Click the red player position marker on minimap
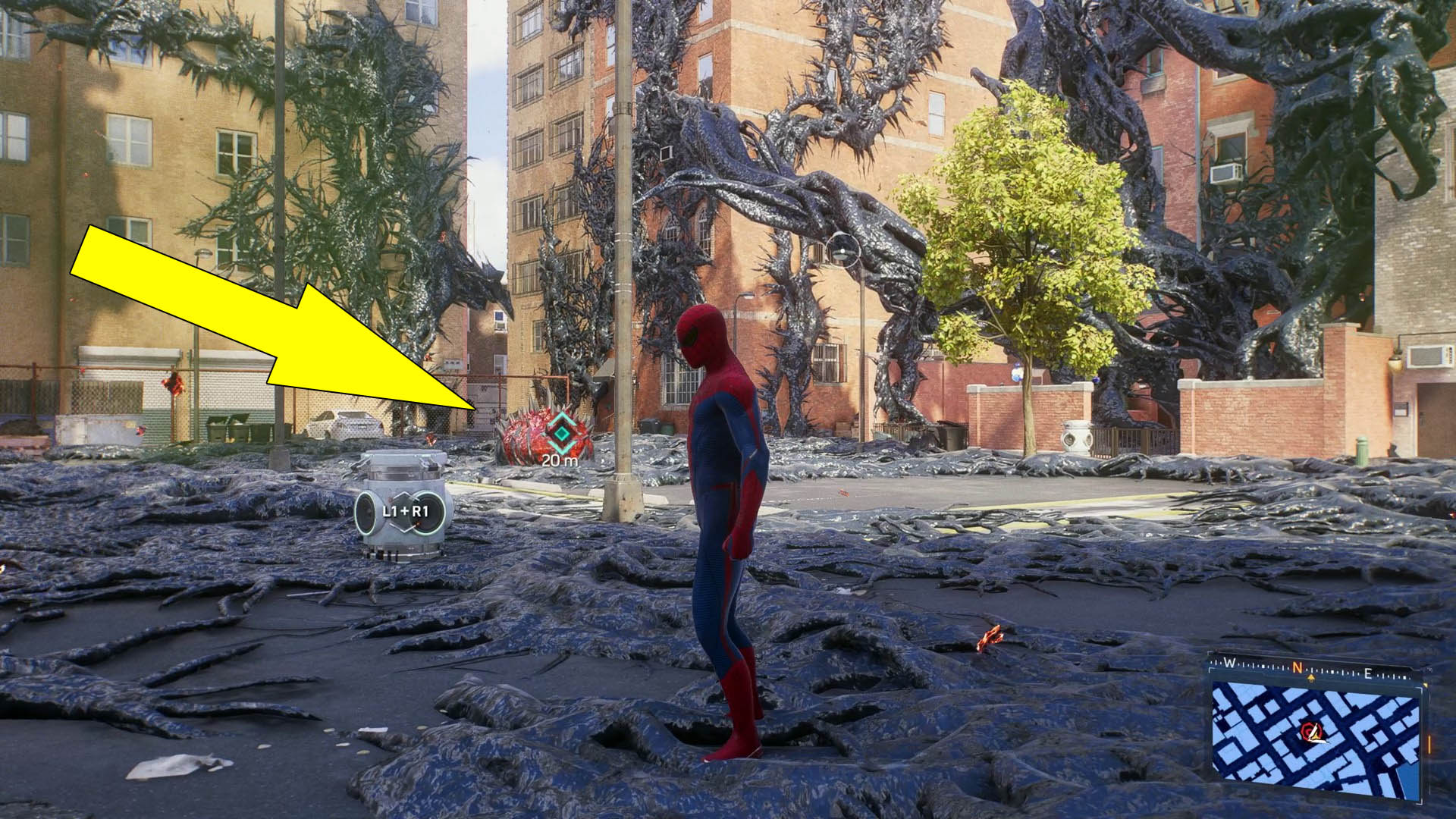 coord(1309,730)
